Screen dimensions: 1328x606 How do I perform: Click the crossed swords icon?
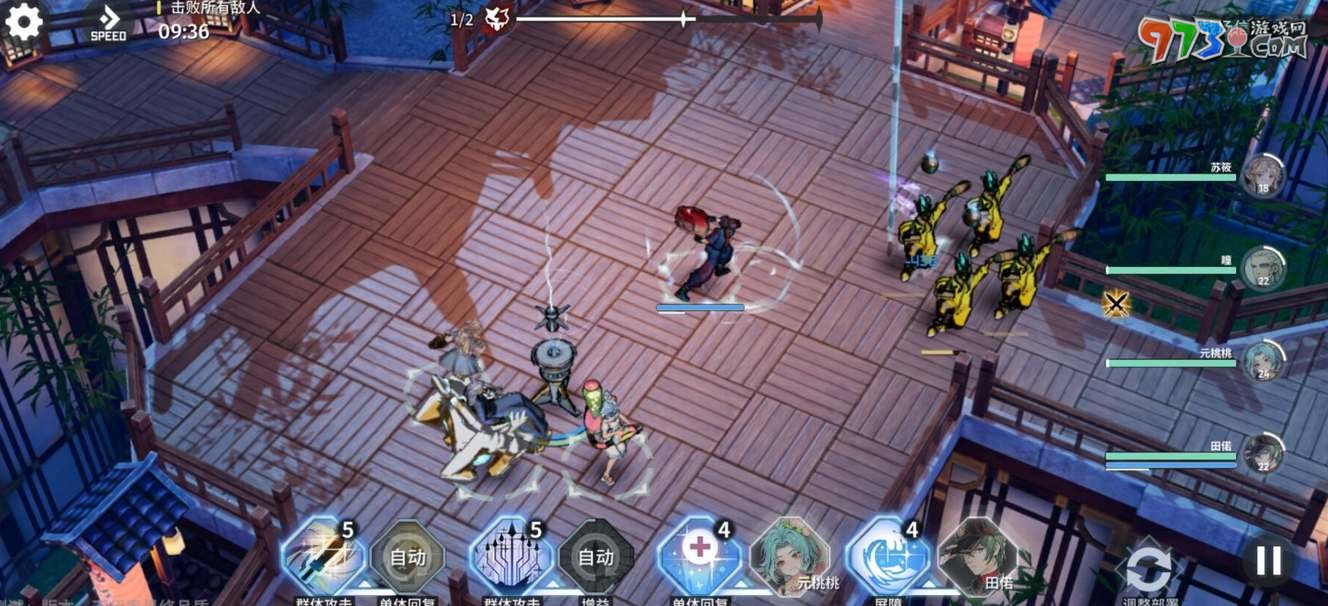[1116, 303]
